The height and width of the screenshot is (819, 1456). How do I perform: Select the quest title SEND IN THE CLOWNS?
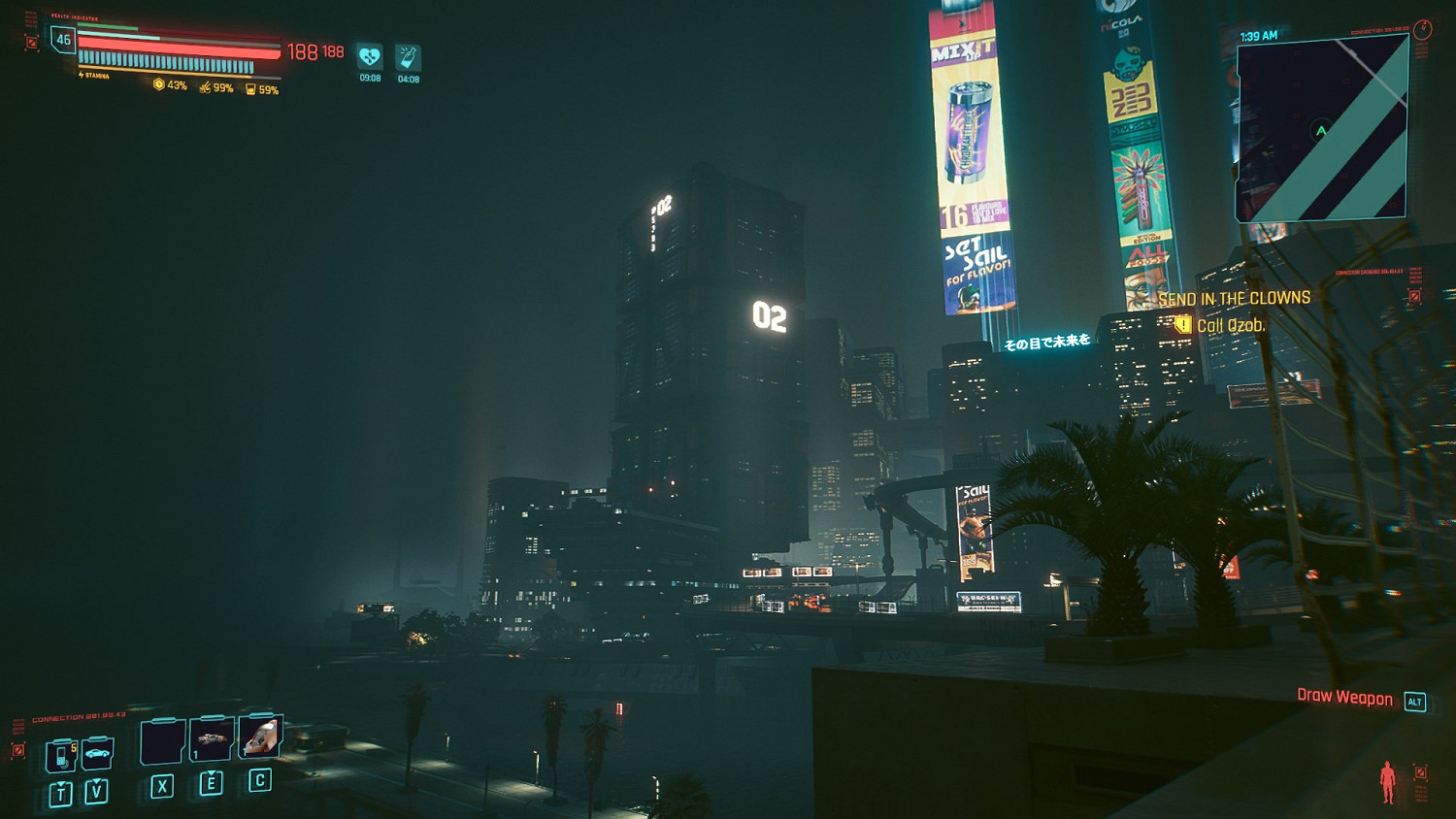(1235, 300)
